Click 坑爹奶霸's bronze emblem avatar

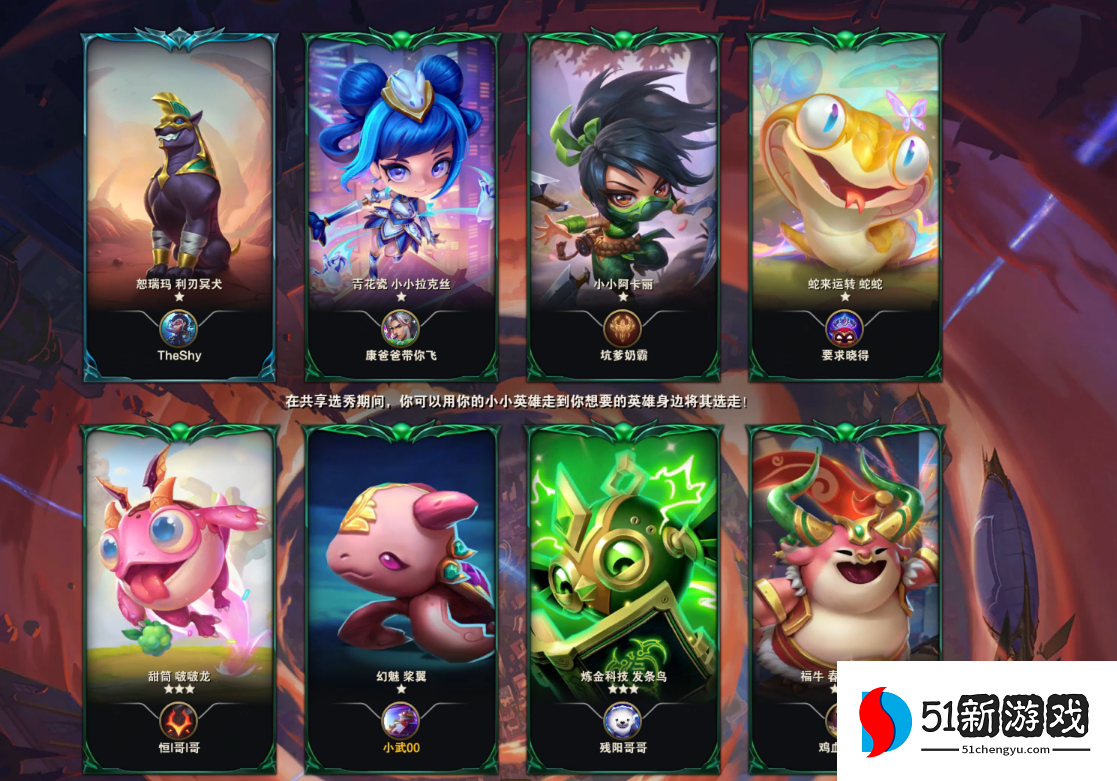622,328
